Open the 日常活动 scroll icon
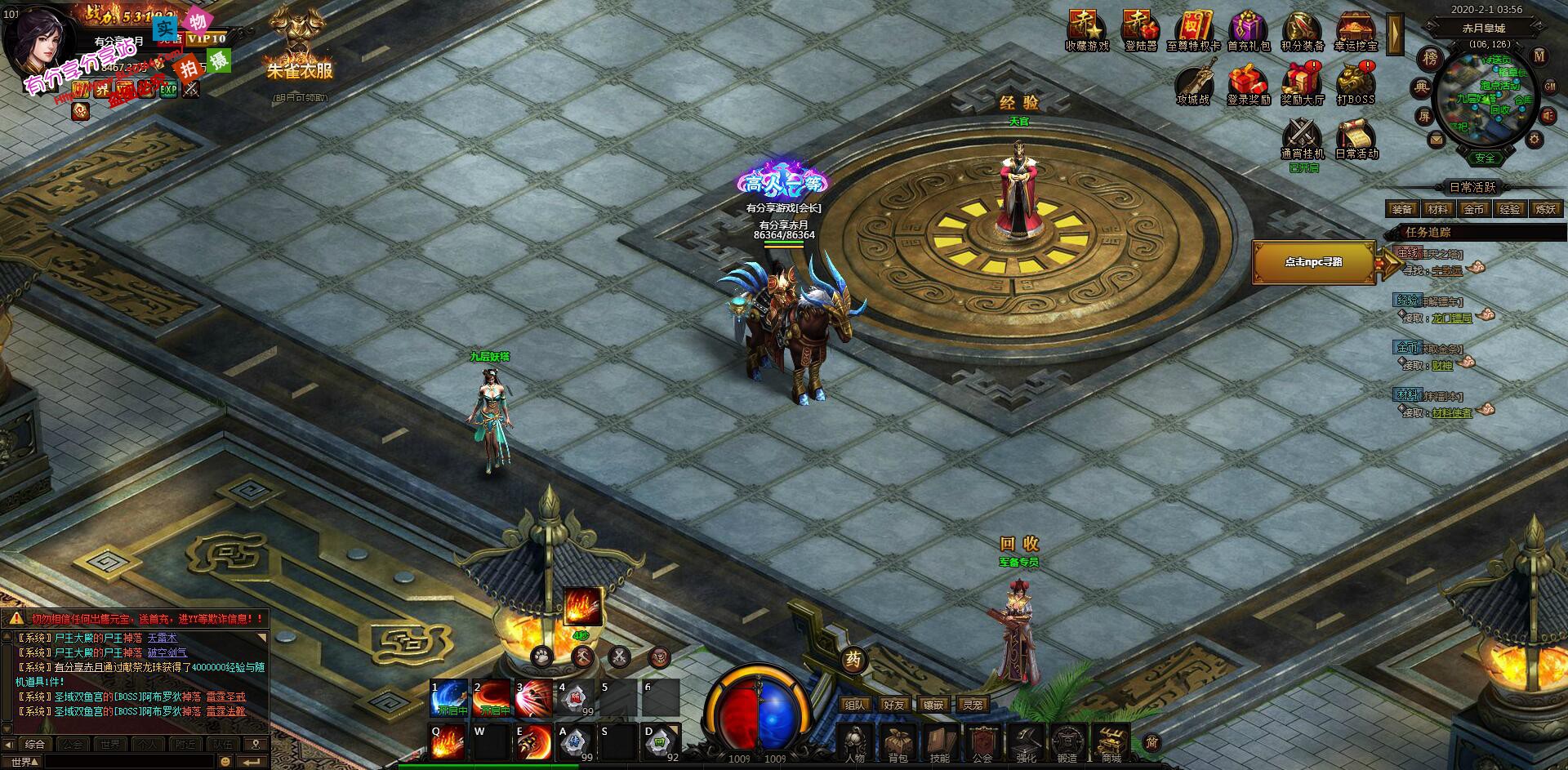Image resolution: width=1568 pixels, height=770 pixels. coord(1356,136)
